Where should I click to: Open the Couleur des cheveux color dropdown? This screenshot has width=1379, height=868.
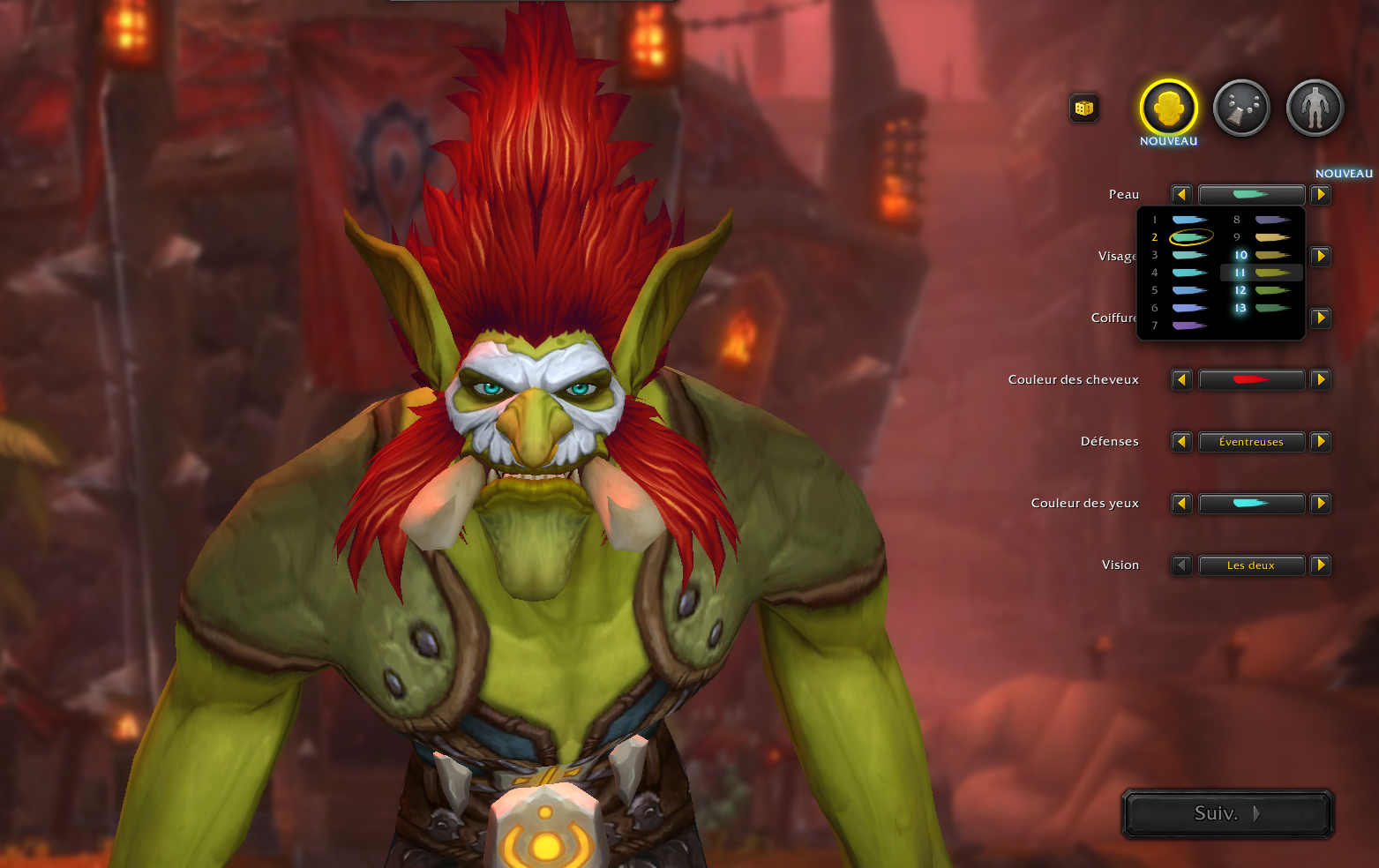click(1251, 380)
